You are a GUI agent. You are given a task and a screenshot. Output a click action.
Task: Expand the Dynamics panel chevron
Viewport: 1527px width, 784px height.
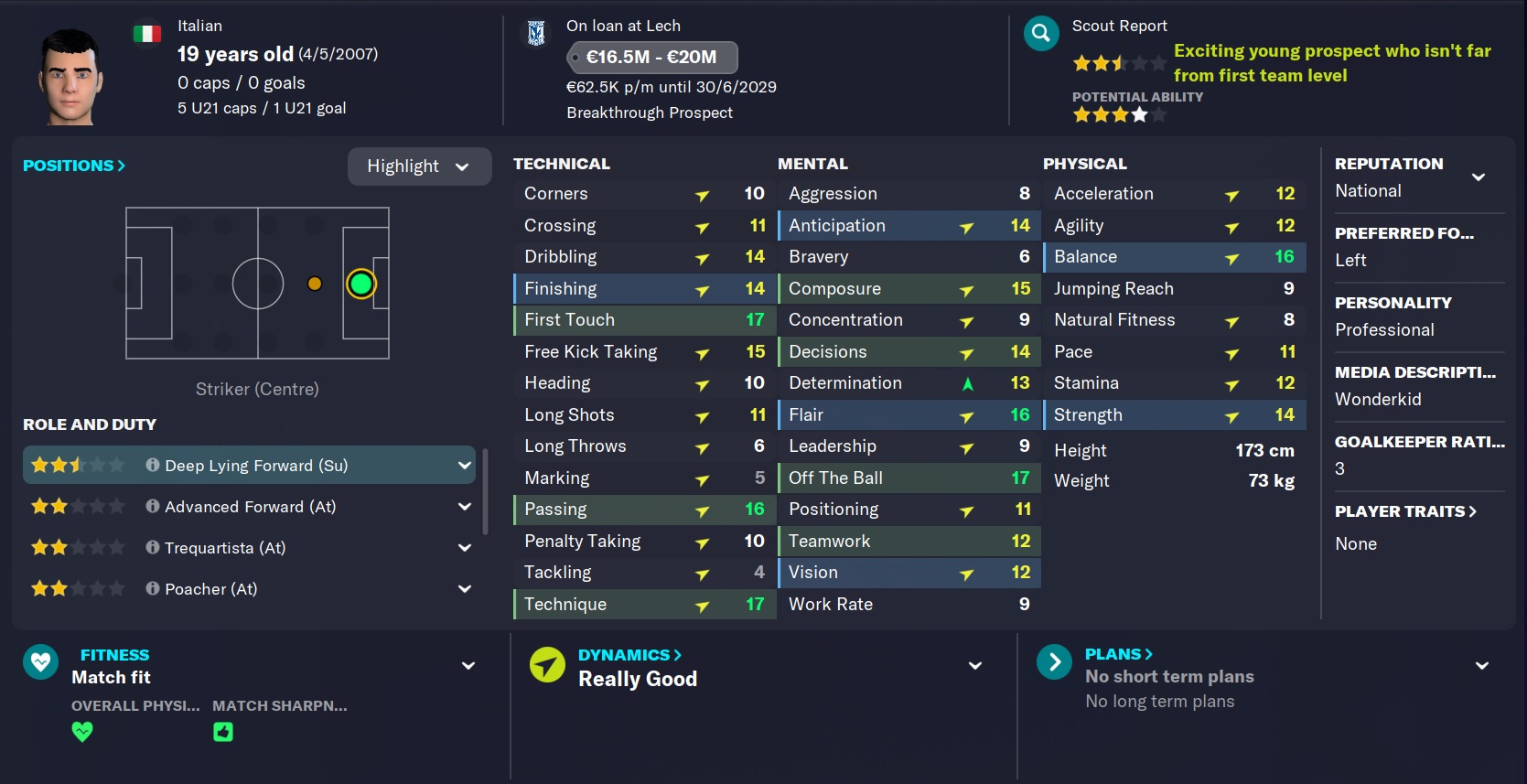[x=975, y=666]
